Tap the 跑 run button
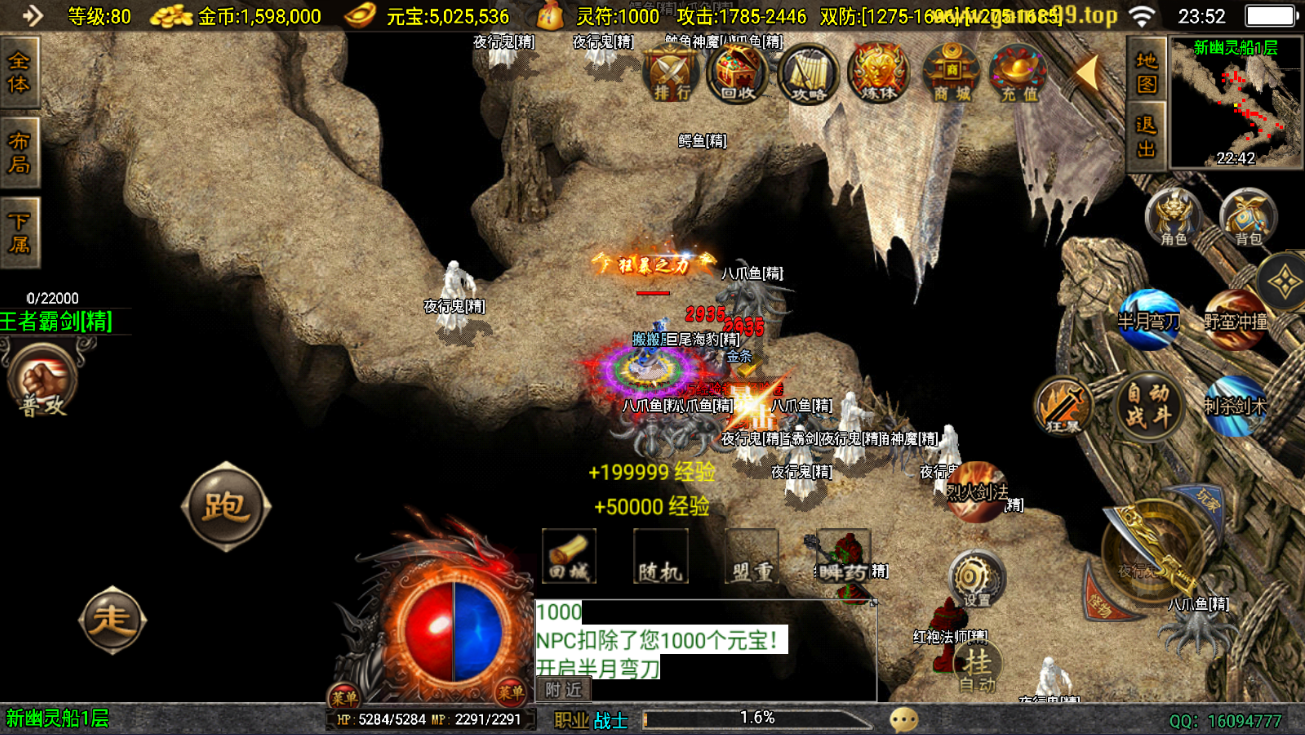 [x=225, y=506]
